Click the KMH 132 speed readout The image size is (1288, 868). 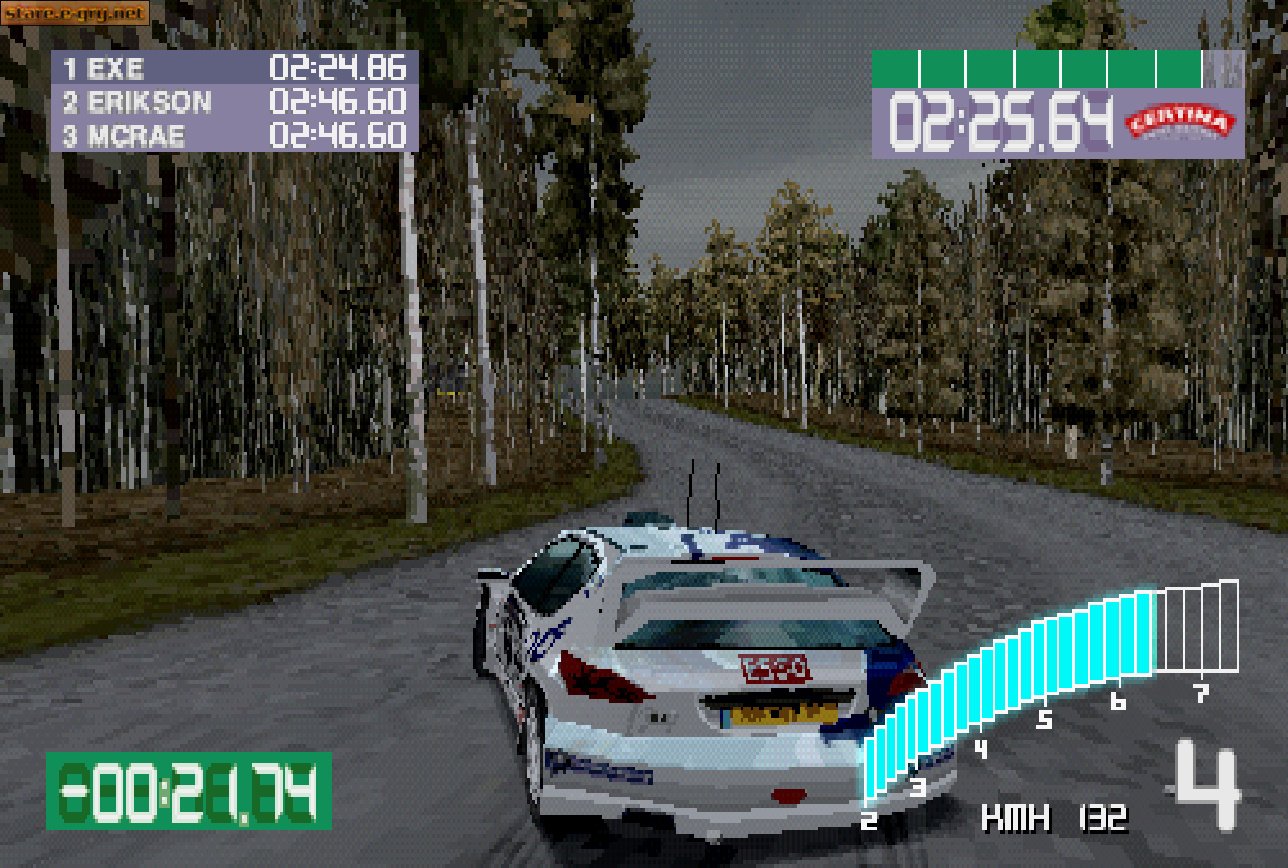tap(1058, 820)
